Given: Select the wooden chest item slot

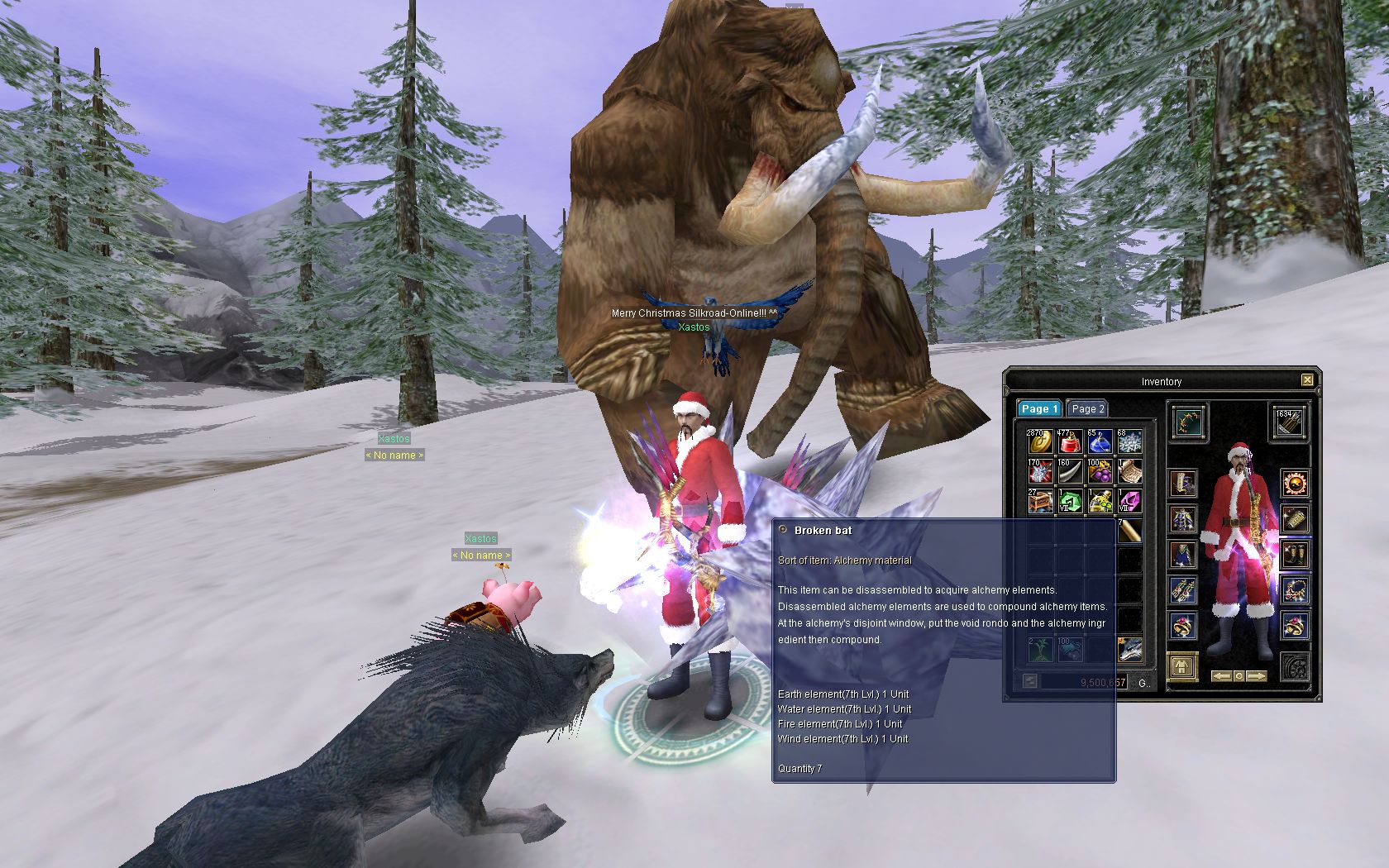Looking at the screenshot, I should [x=1040, y=501].
